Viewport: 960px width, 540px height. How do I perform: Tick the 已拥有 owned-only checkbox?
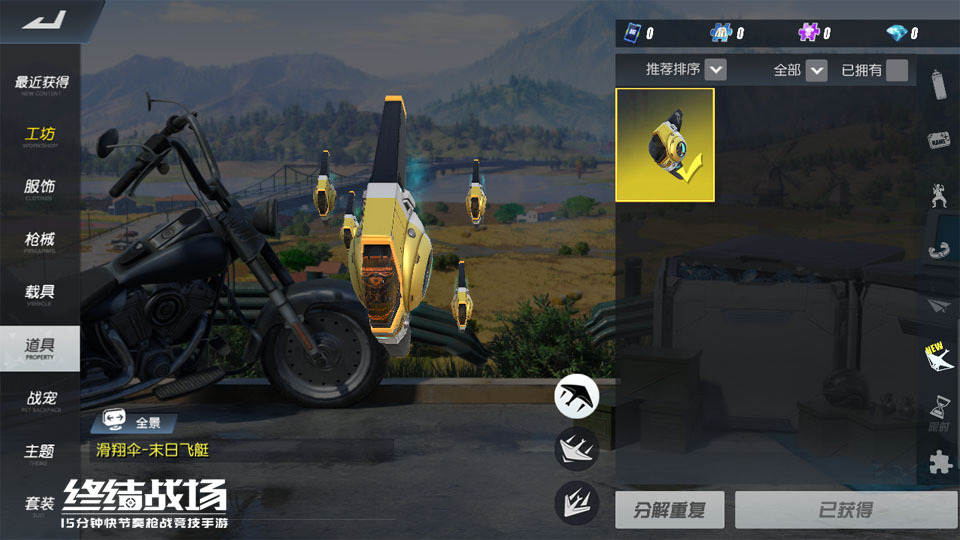point(897,70)
